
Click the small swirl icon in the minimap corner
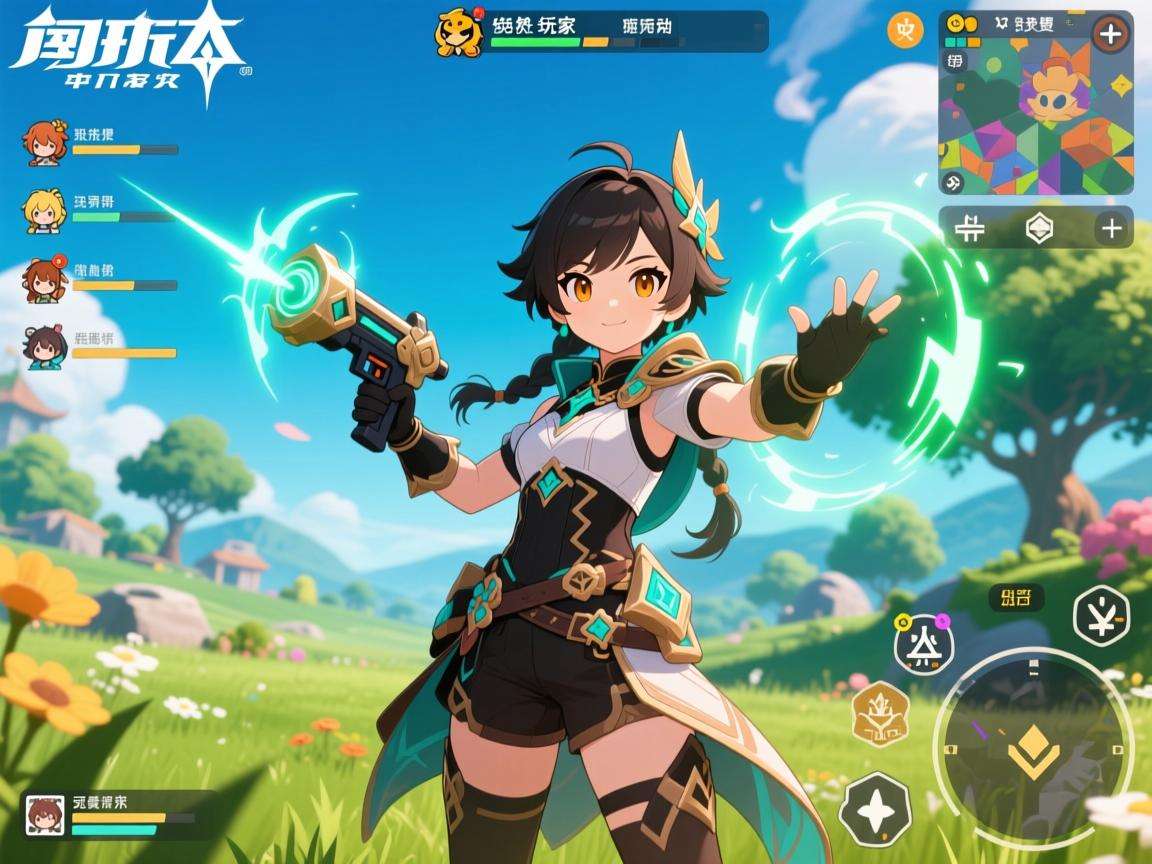tap(955, 182)
